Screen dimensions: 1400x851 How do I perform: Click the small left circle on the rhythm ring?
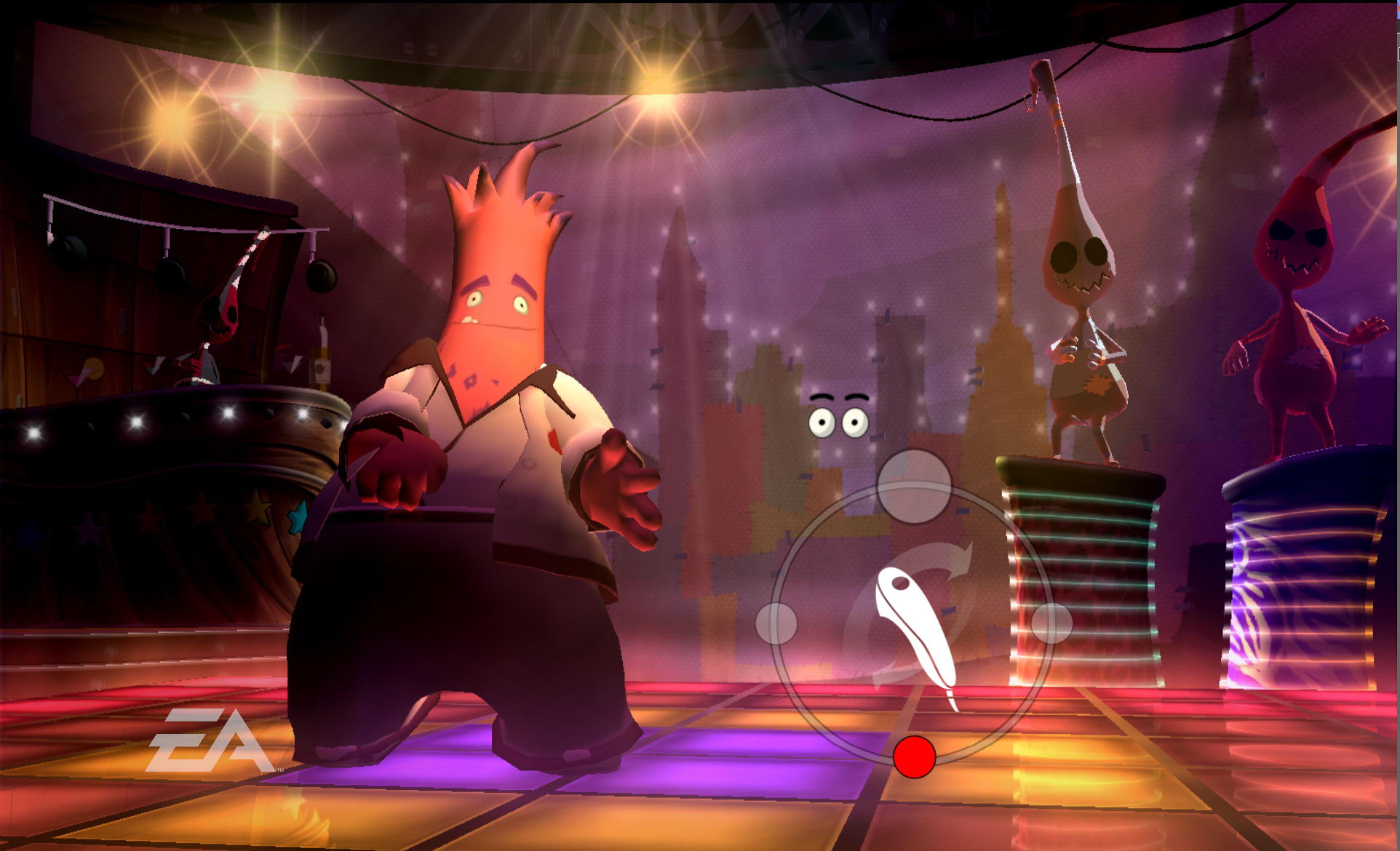click(776, 623)
